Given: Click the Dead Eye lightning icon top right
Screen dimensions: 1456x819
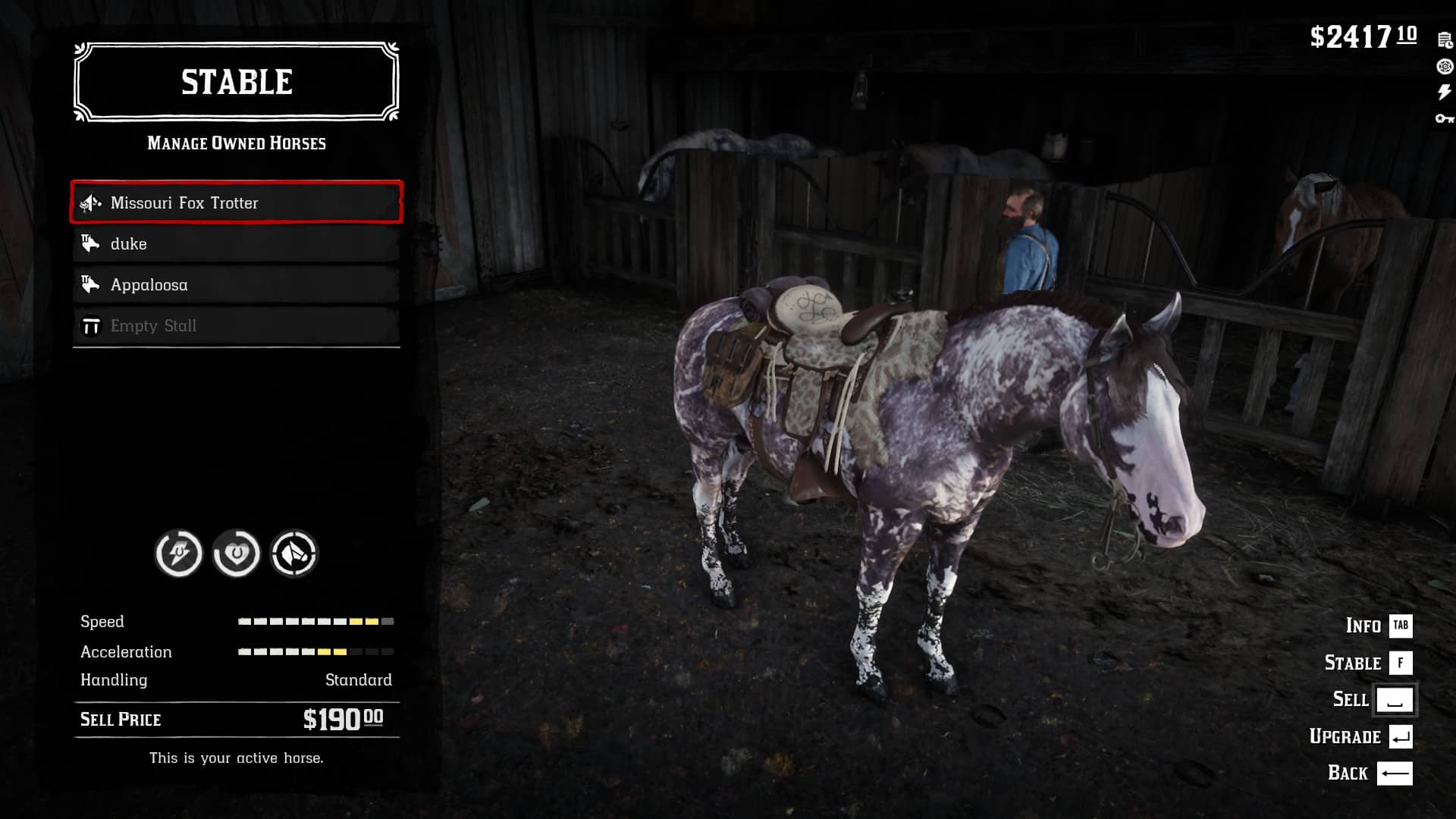Looking at the screenshot, I should tap(1443, 92).
